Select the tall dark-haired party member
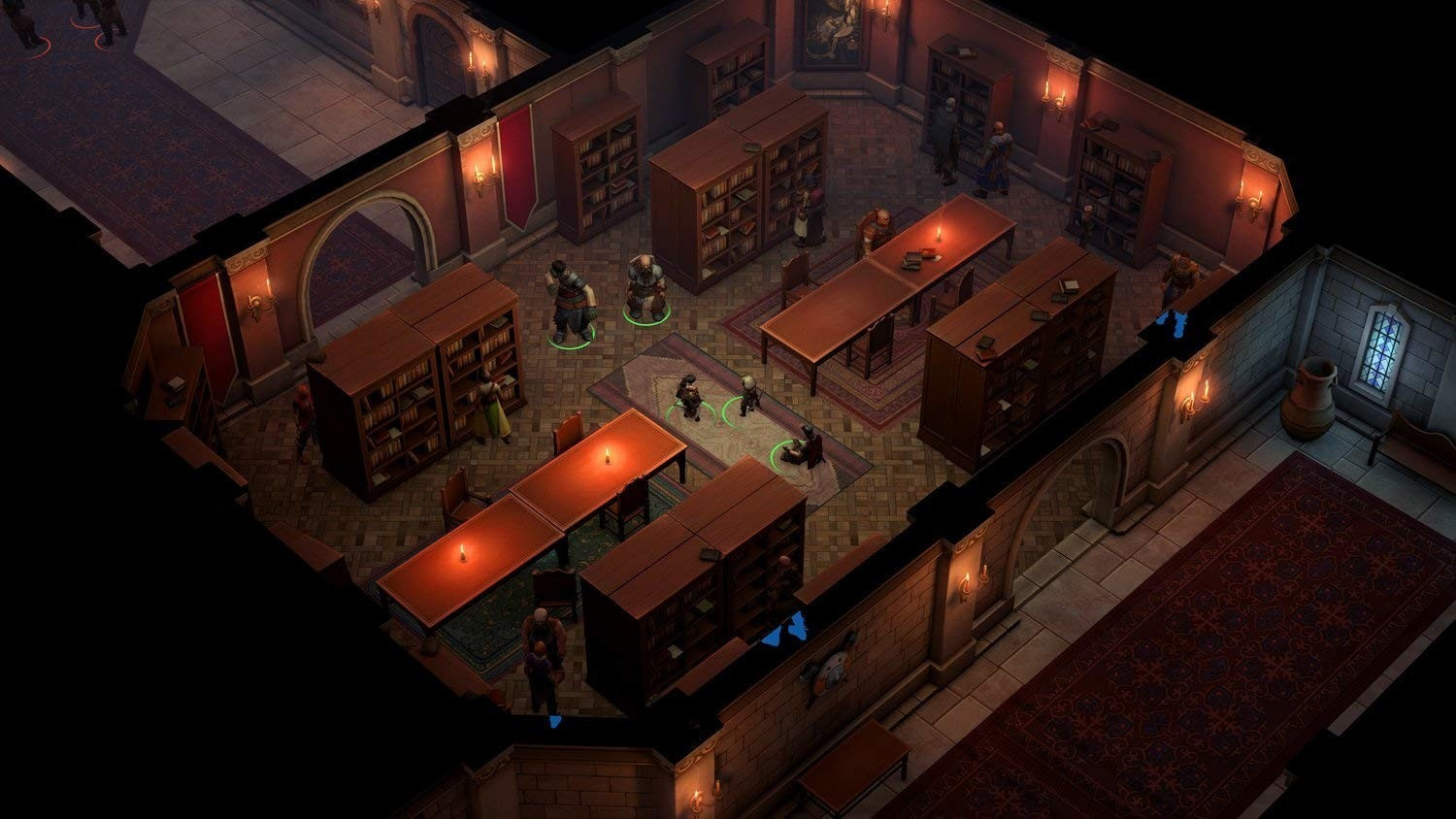1456x819 pixels. pyautogui.click(x=568, y=299)
